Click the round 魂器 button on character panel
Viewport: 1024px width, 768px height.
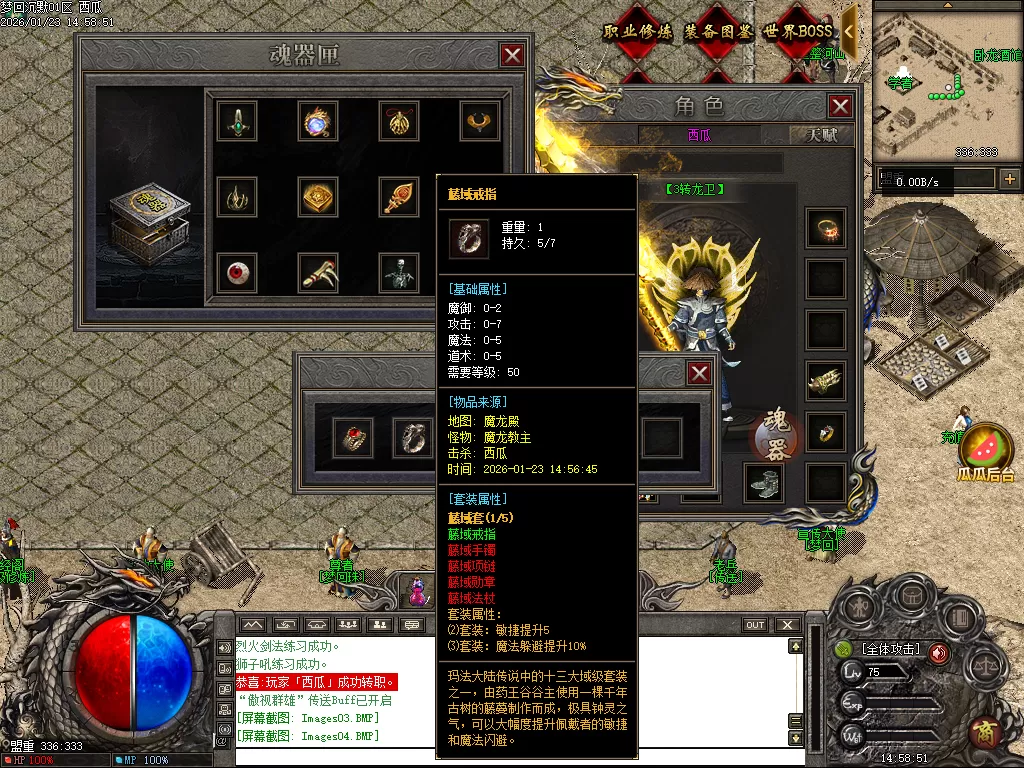tap(778, 433)
